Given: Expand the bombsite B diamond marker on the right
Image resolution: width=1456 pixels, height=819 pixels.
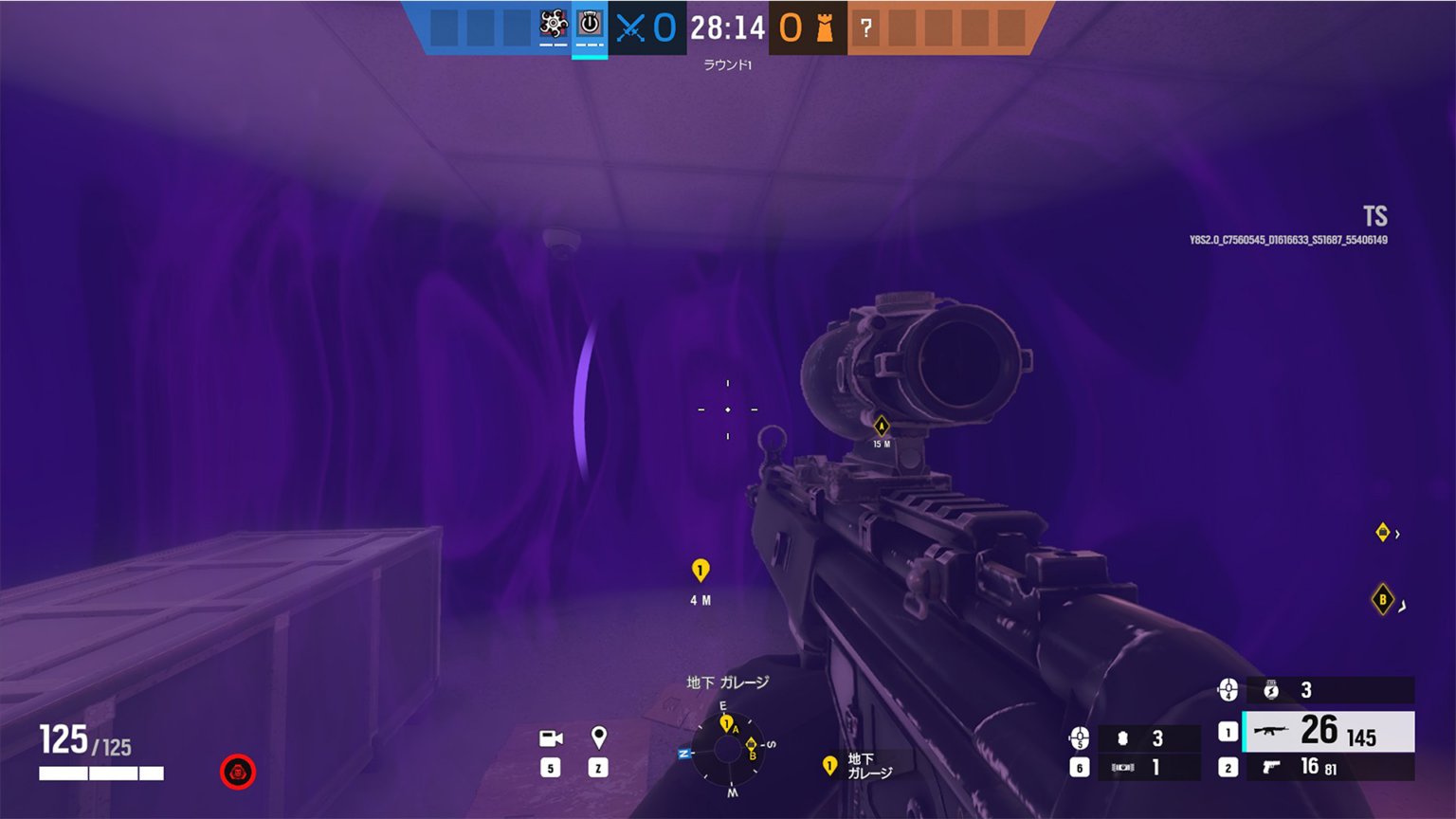Looking at the screenshot, I should point(1382,599).
